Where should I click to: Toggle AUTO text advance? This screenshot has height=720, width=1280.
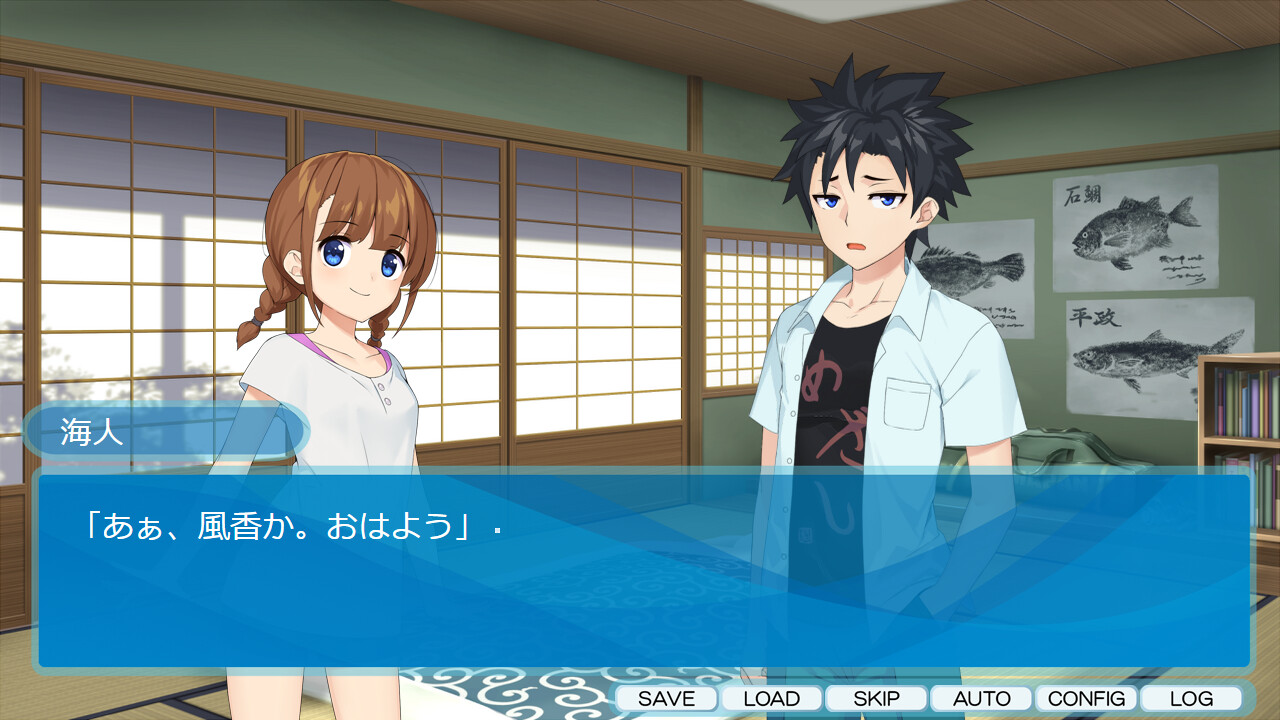pos(981,698)
